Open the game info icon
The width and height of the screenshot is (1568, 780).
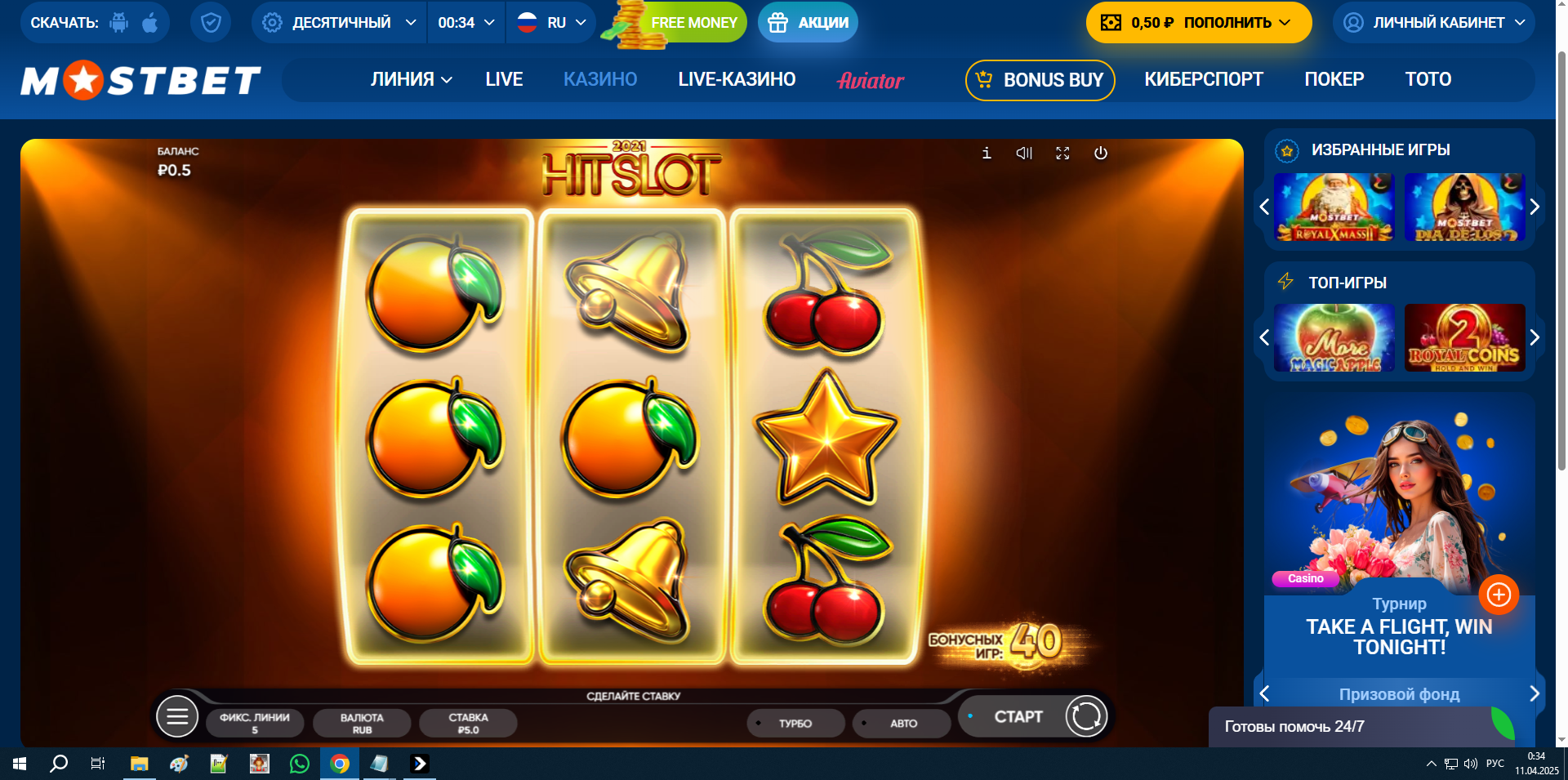click(987, 153)
